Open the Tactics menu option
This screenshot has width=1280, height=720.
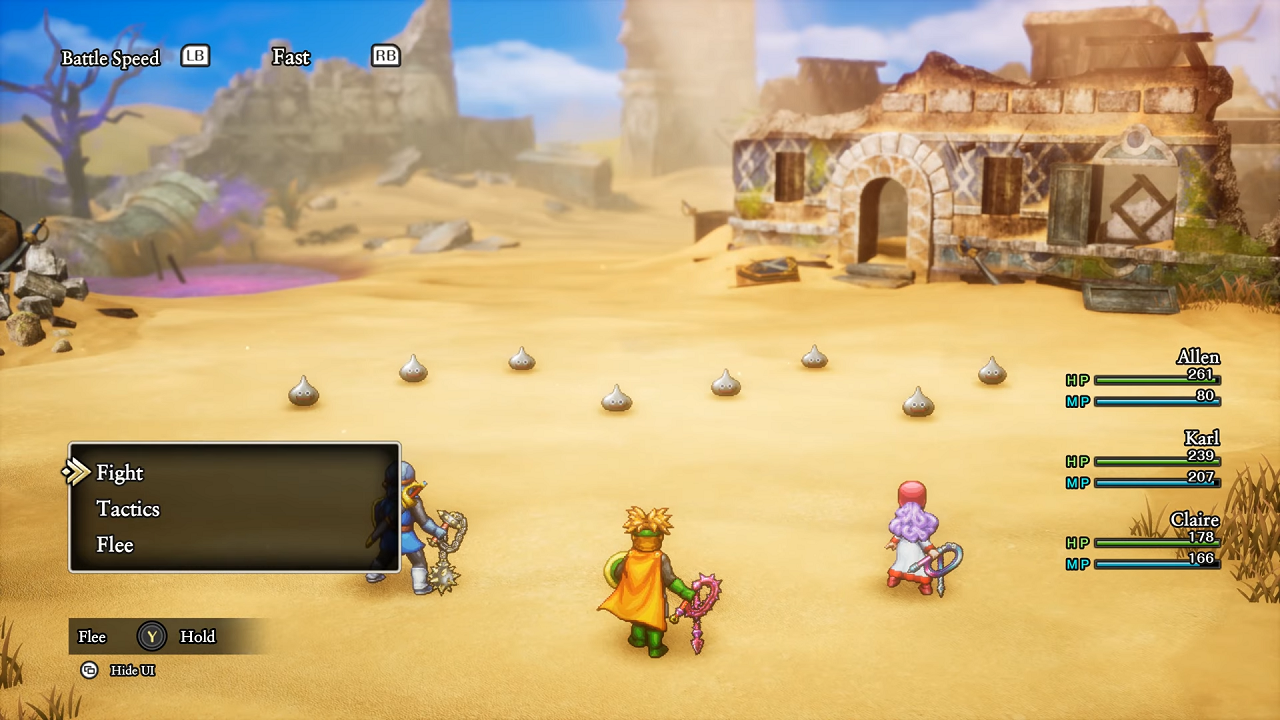pos(128,509)
